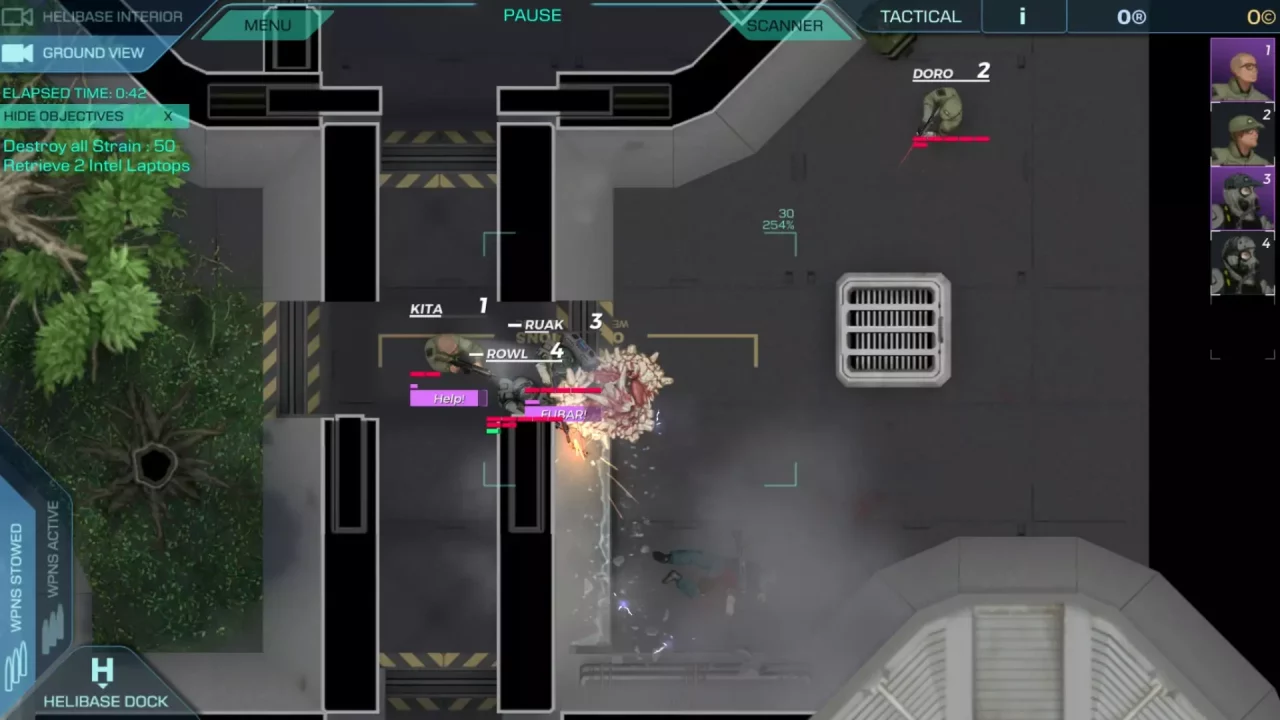The height and width of the screenshot is (720, 1280).
Task: Select squad member portrait 2
Action: pyautogui.click(x=1242, y=134)
